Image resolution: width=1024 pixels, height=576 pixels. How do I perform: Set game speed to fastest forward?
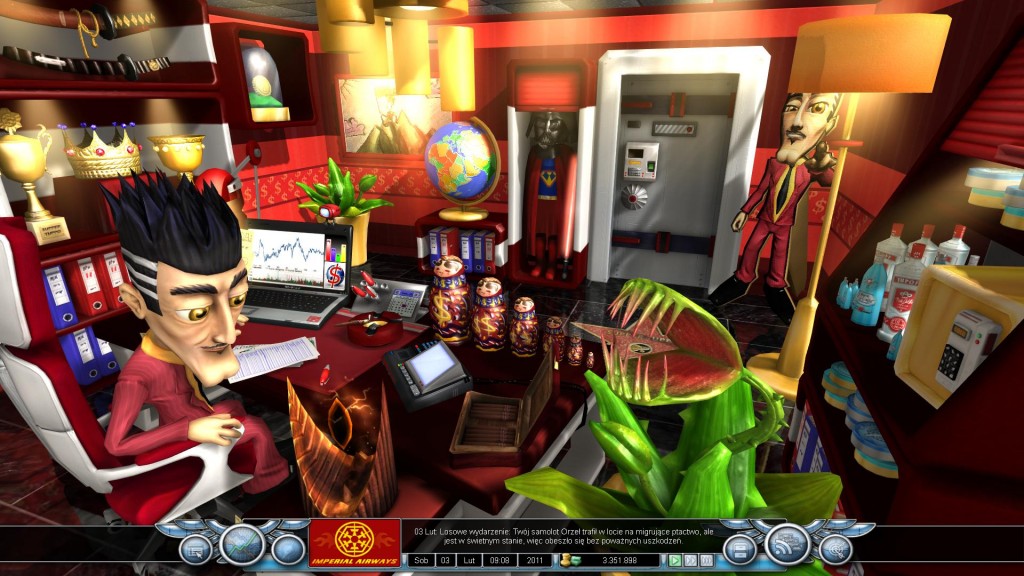point(704,560)
